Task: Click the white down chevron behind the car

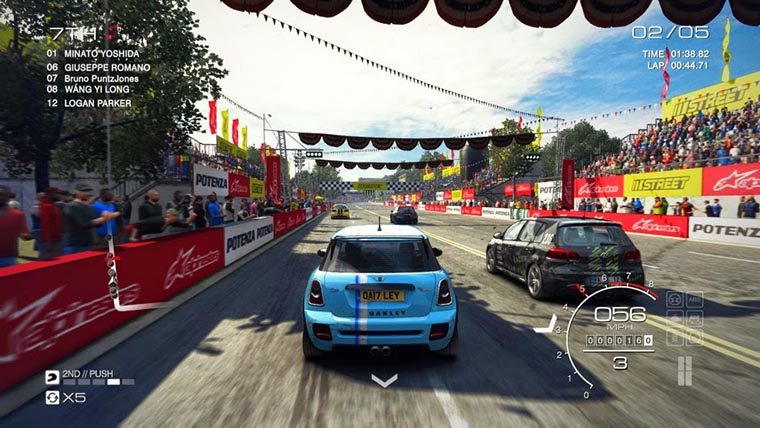Action: click(384, 380)
